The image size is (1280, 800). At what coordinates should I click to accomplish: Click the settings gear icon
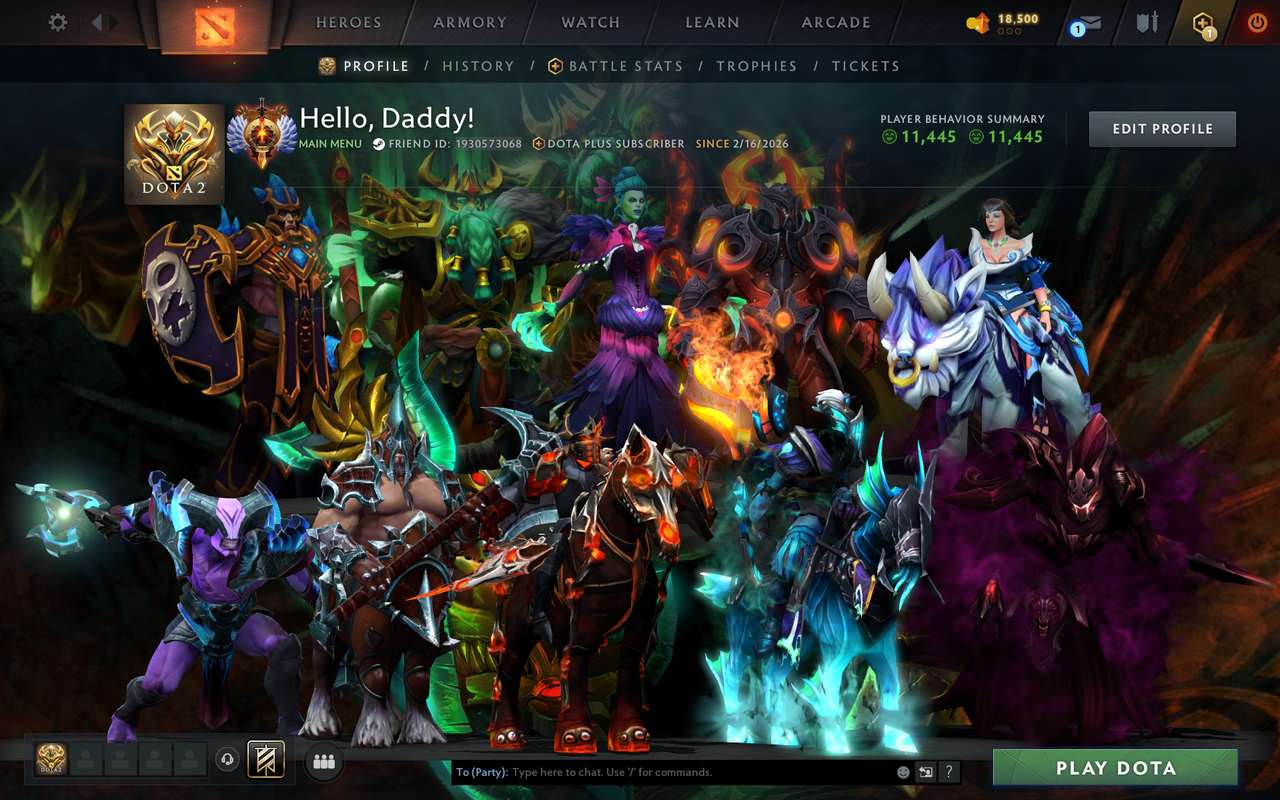click(57, 21)
